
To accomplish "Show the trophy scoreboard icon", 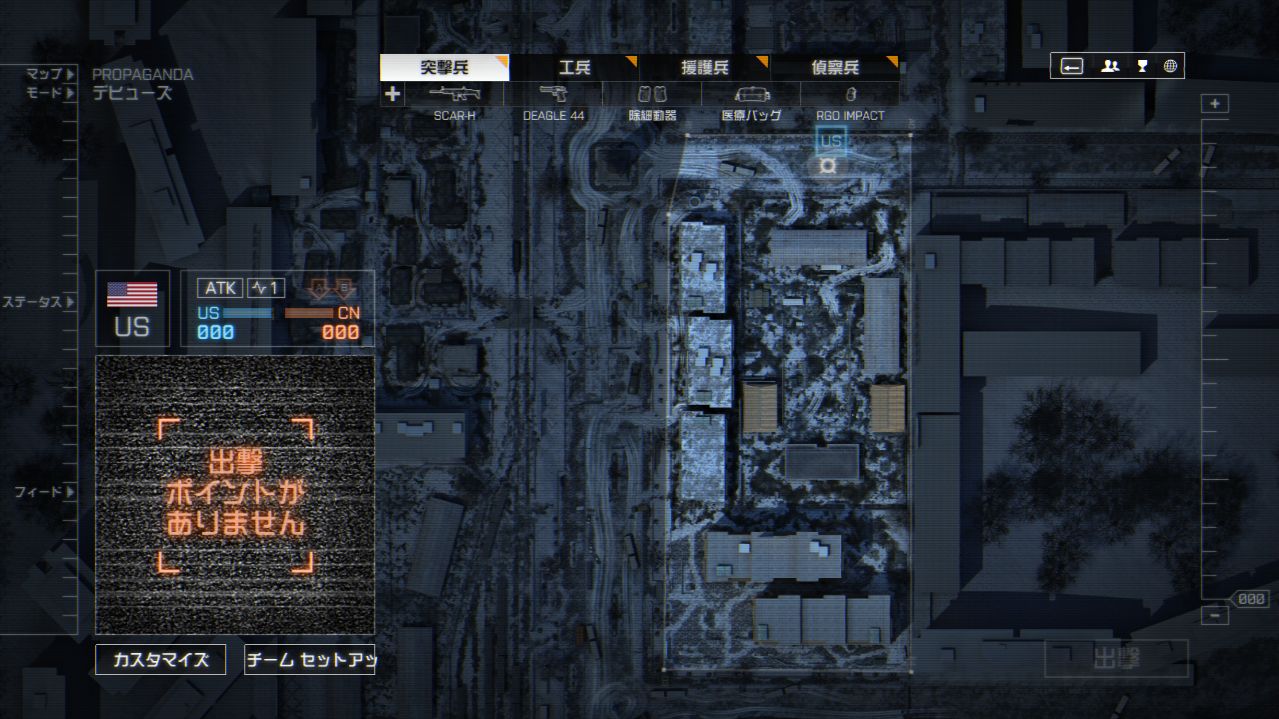I will 1141,66.
